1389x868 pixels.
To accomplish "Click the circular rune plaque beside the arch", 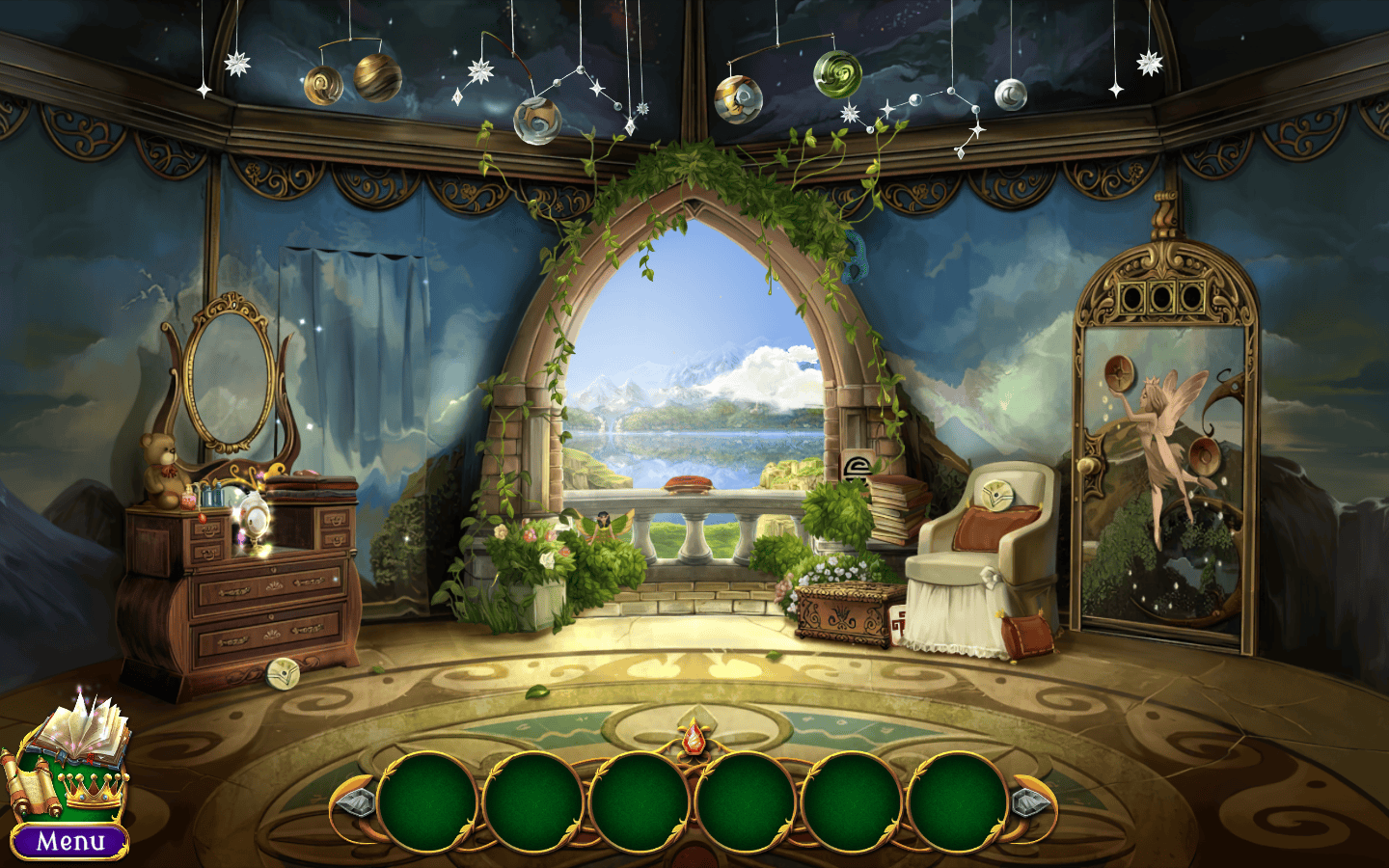I will (x=857, y=468).
